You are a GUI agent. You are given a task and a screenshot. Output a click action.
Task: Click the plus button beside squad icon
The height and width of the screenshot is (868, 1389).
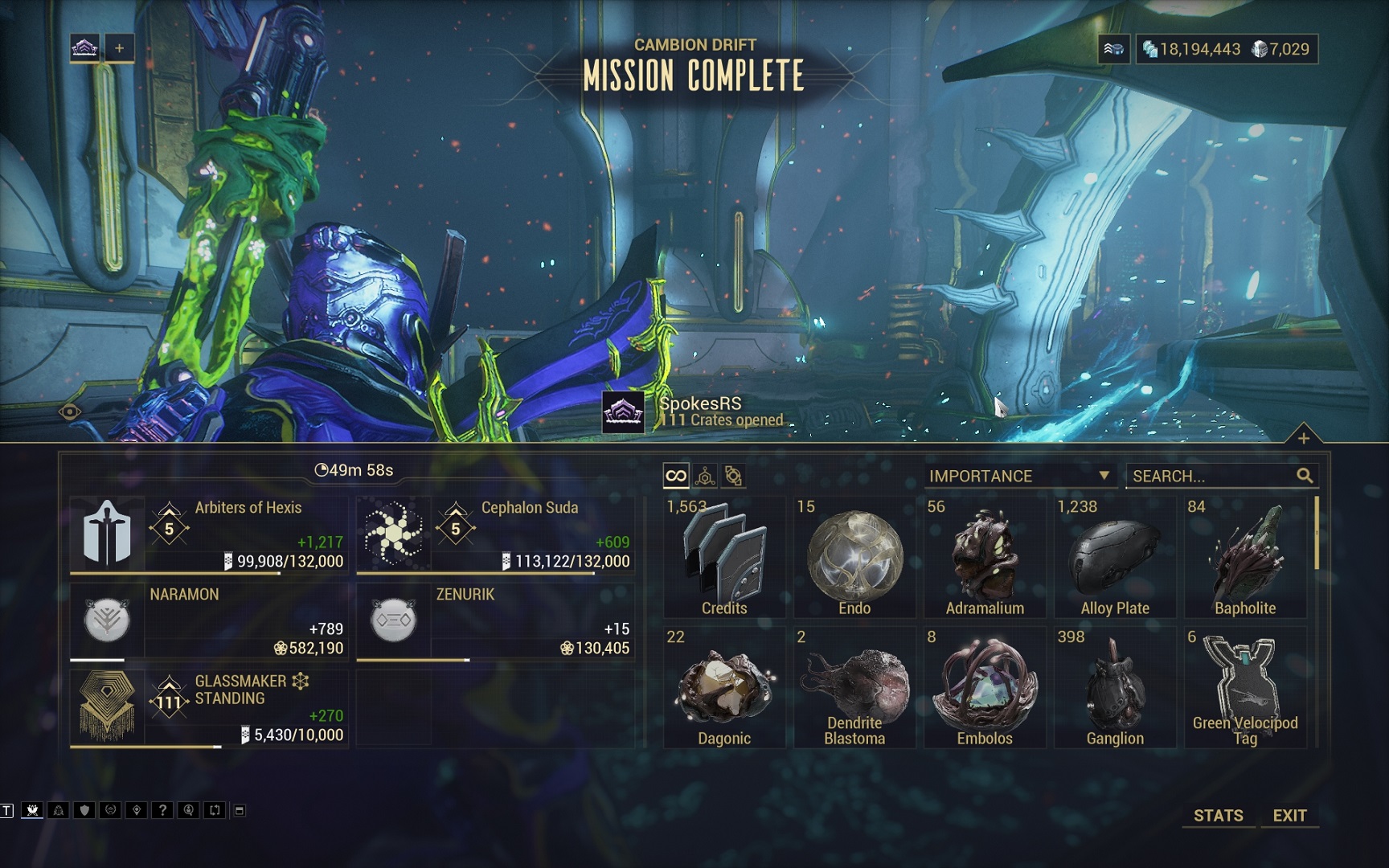click(x=119, y=48)
